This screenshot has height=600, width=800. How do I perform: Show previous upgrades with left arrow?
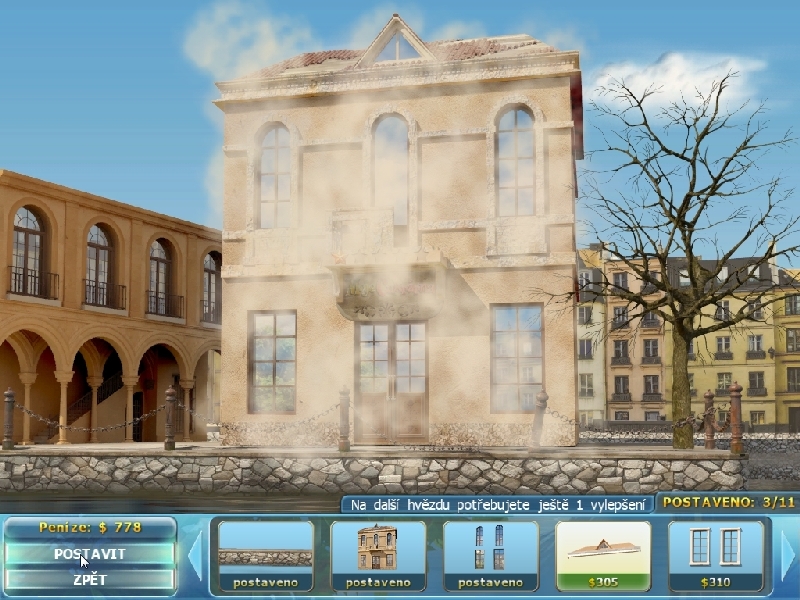[196, 555]
